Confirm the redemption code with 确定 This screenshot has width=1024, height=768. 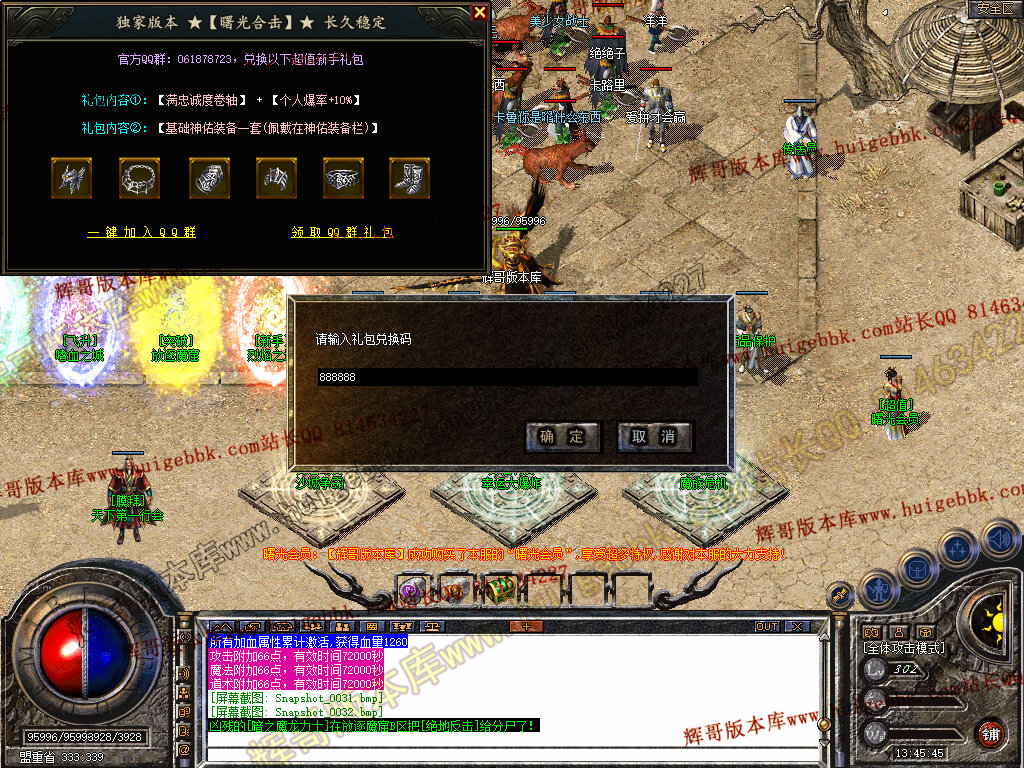pos(562,437)
